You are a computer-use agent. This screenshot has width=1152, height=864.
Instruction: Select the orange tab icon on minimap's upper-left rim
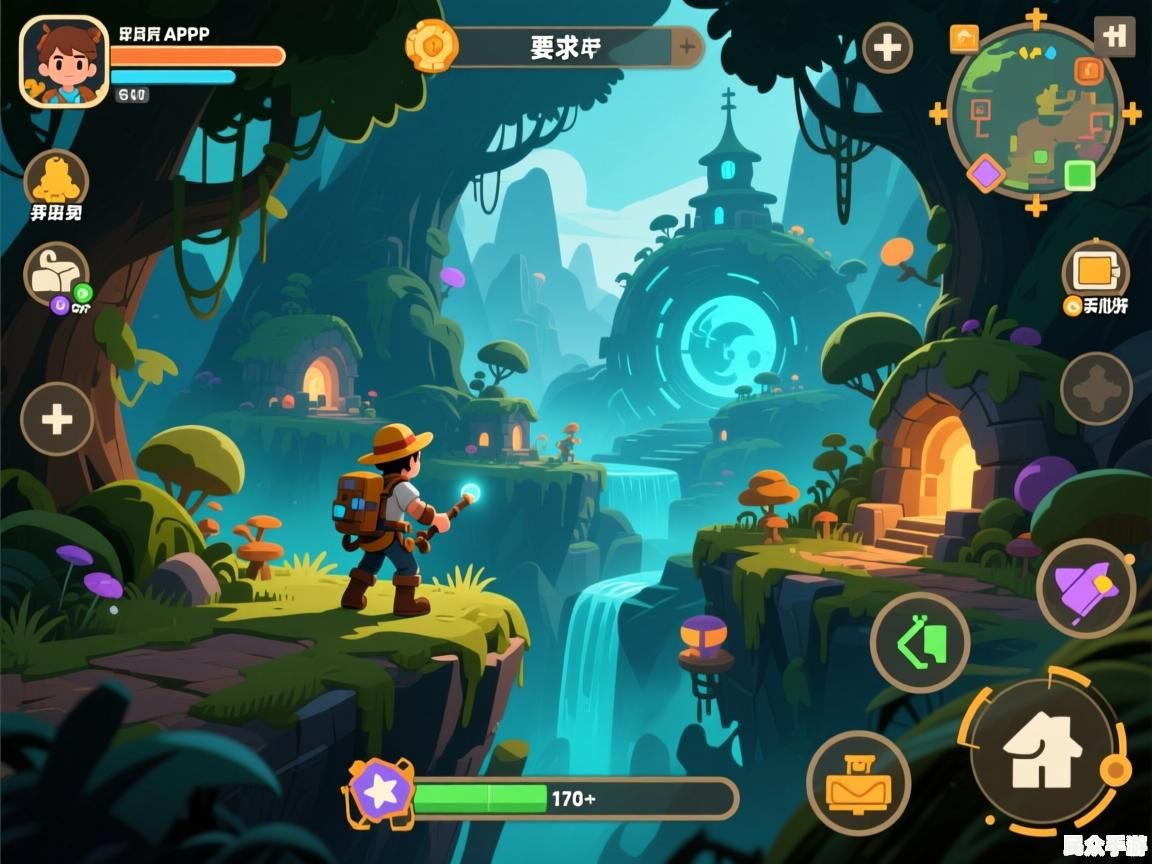[964, 38]
